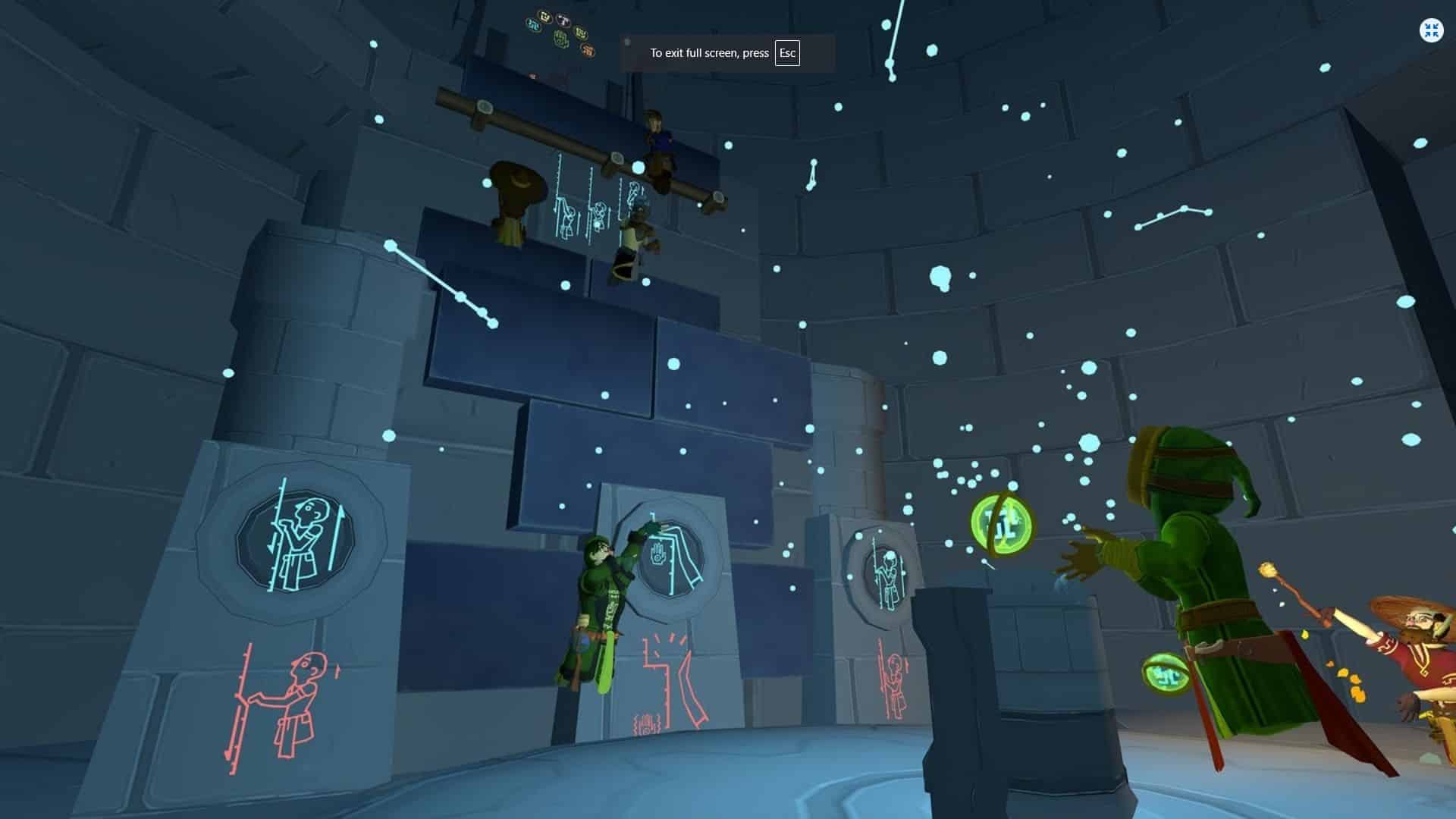Select the yellow crown-shaped rune token
The height and width of the screenshot is (819, 1456).
pyautogui.click(x=544, y=17)
